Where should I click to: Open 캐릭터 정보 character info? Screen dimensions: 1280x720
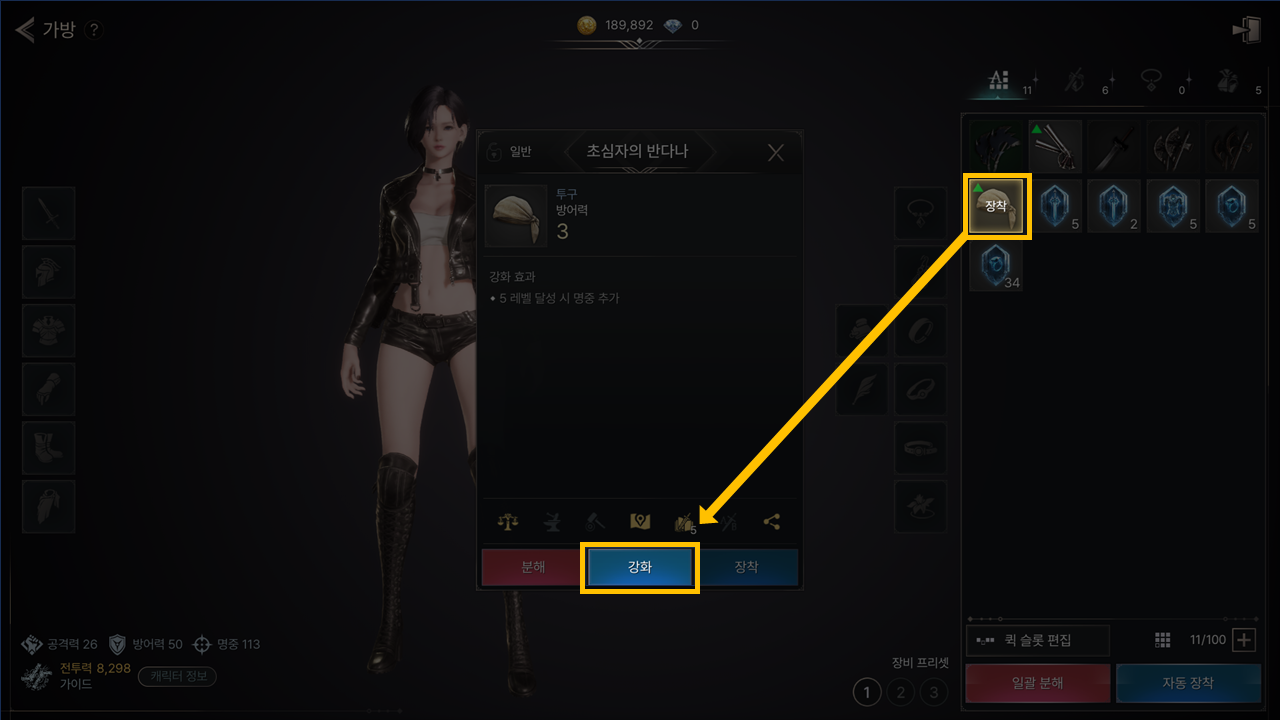point(177,676)
